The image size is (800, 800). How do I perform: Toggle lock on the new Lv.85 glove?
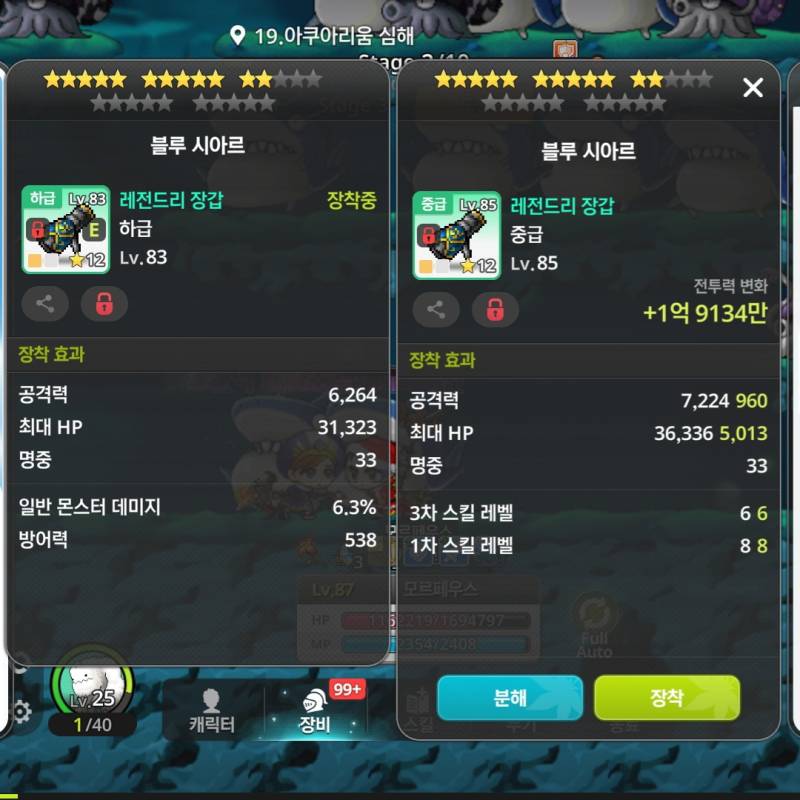tap(495, 309)
